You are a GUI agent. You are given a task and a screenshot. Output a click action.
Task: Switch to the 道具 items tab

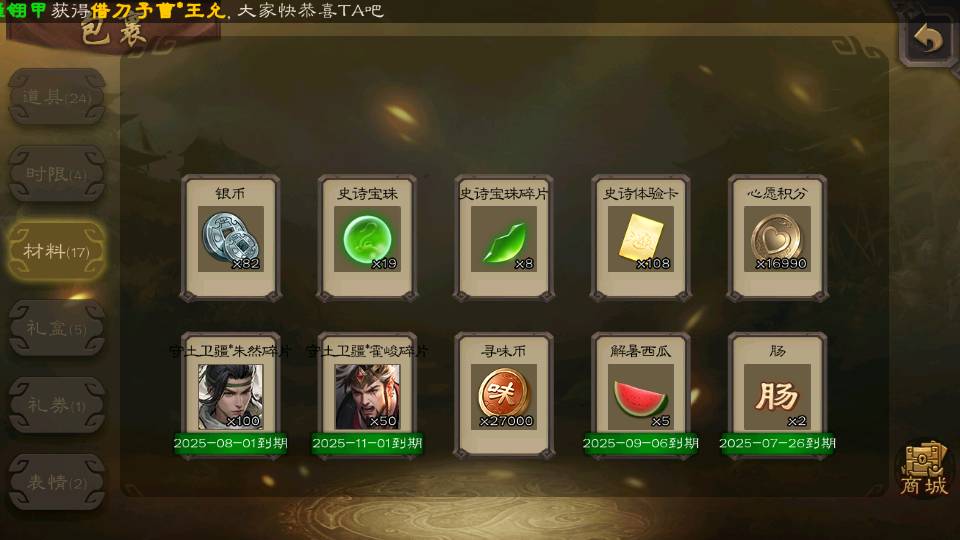pos(56,97)
